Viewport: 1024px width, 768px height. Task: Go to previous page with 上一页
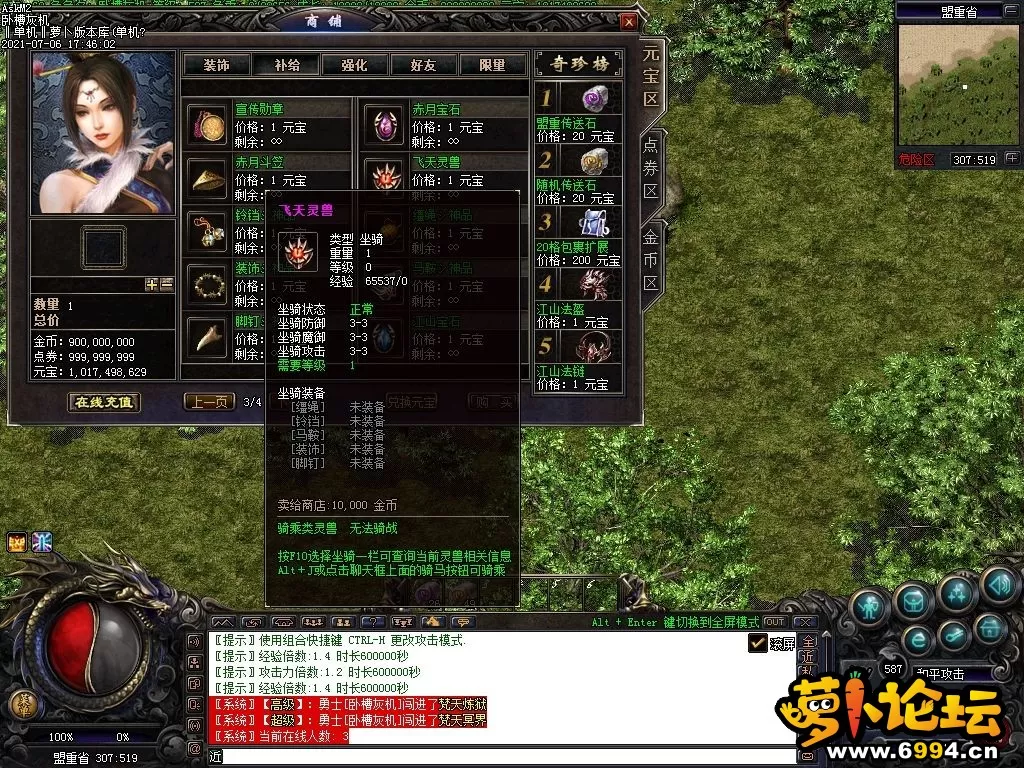pos(209,402)
